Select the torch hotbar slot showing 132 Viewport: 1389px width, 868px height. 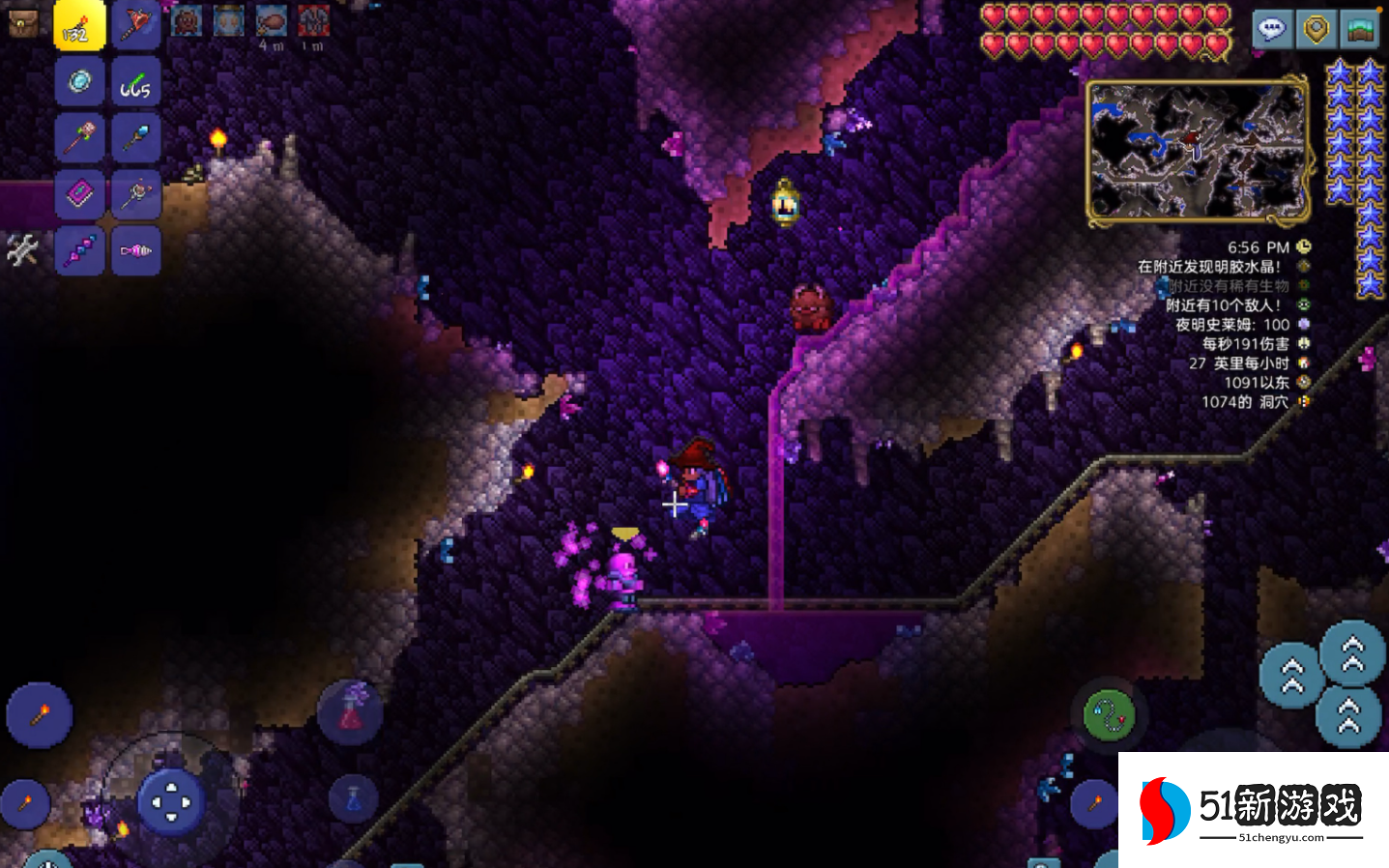click(79, 26)
